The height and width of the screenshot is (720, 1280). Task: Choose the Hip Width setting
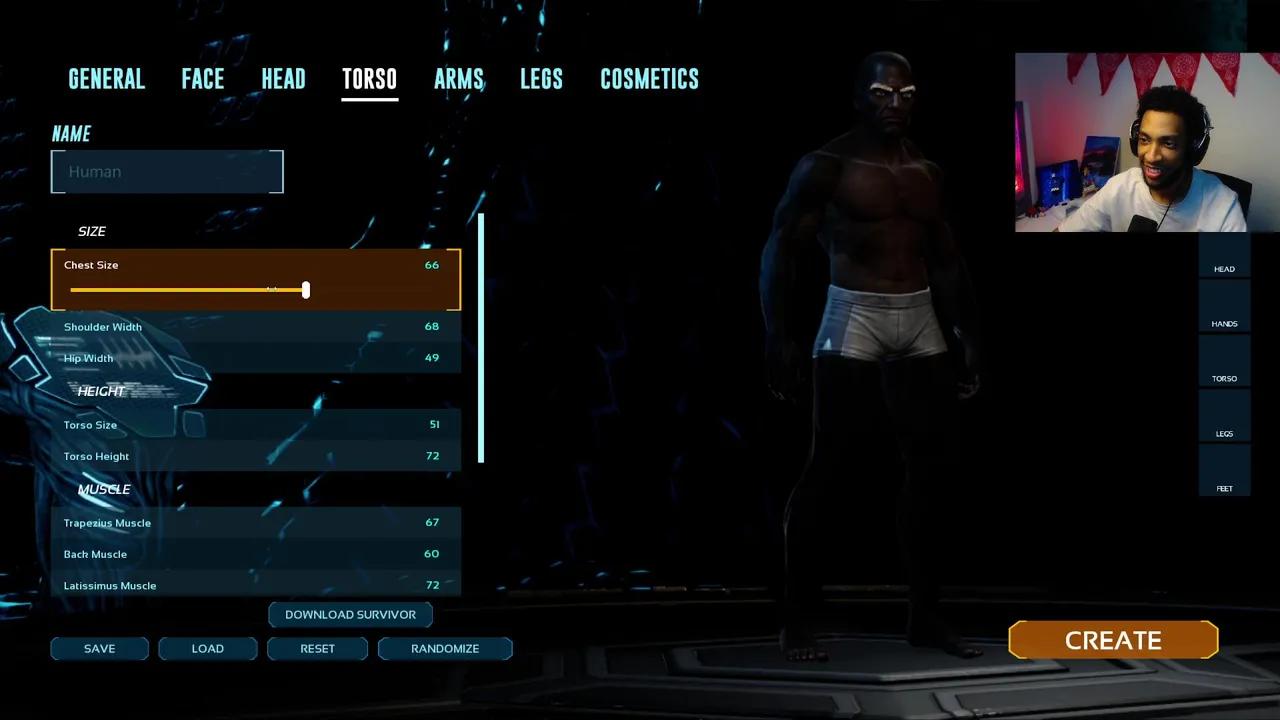click(x=255, y=358)
